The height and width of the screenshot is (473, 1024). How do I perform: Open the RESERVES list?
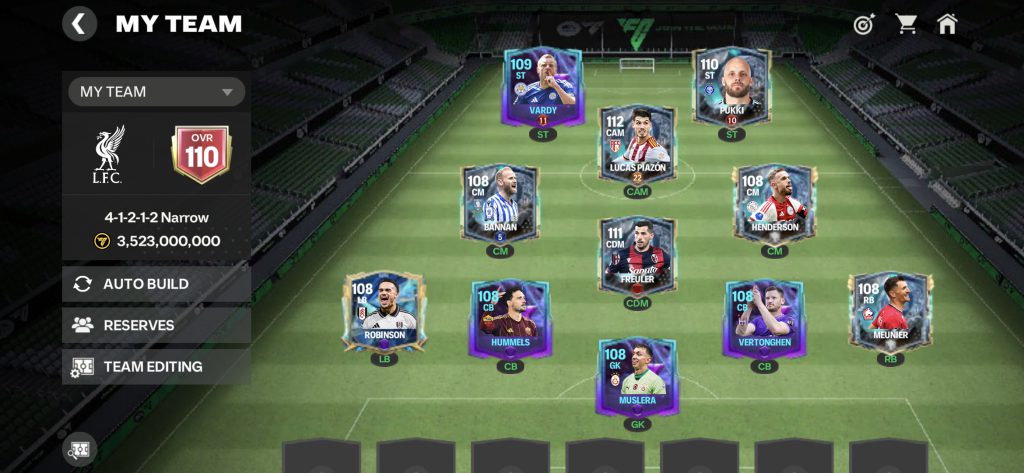[156, 325]
